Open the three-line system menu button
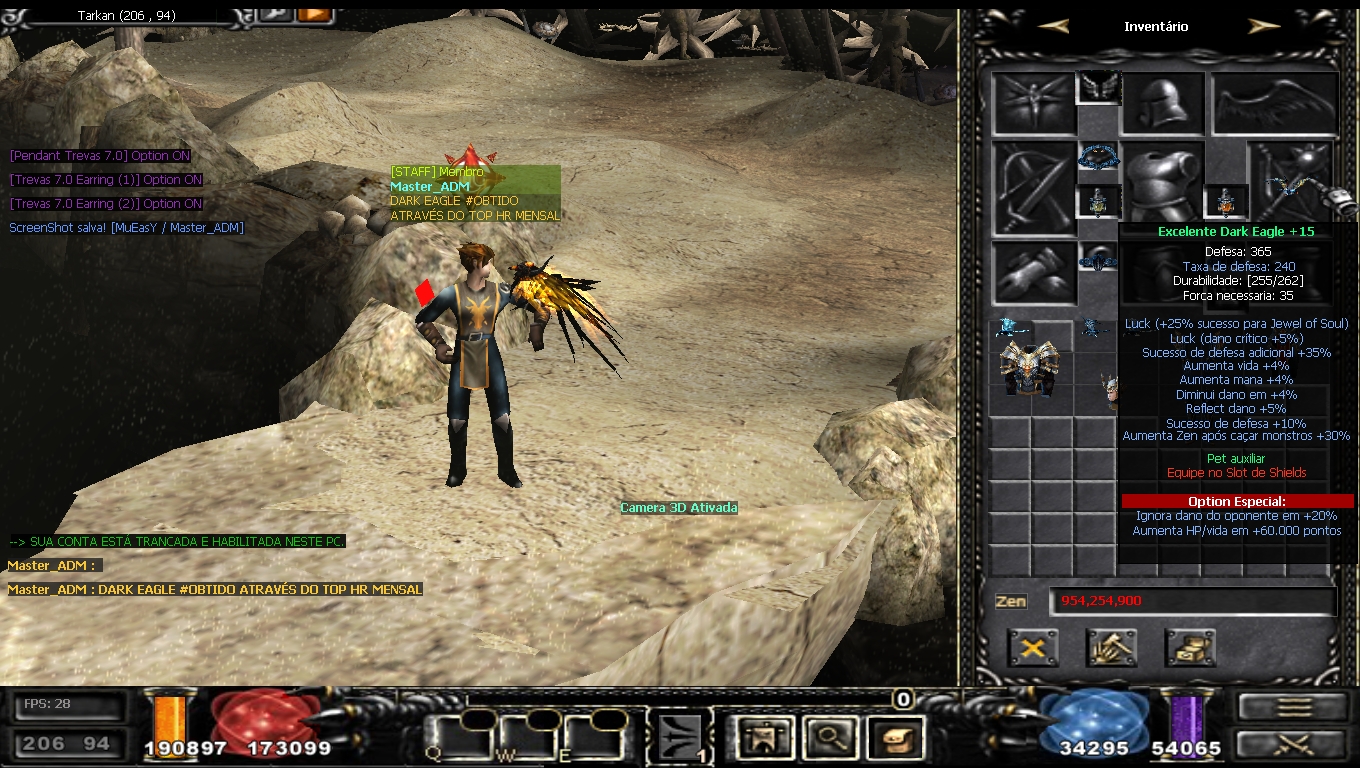Screen dimensions: 1360x768 pyautogui.click(x=1292, y=707)
